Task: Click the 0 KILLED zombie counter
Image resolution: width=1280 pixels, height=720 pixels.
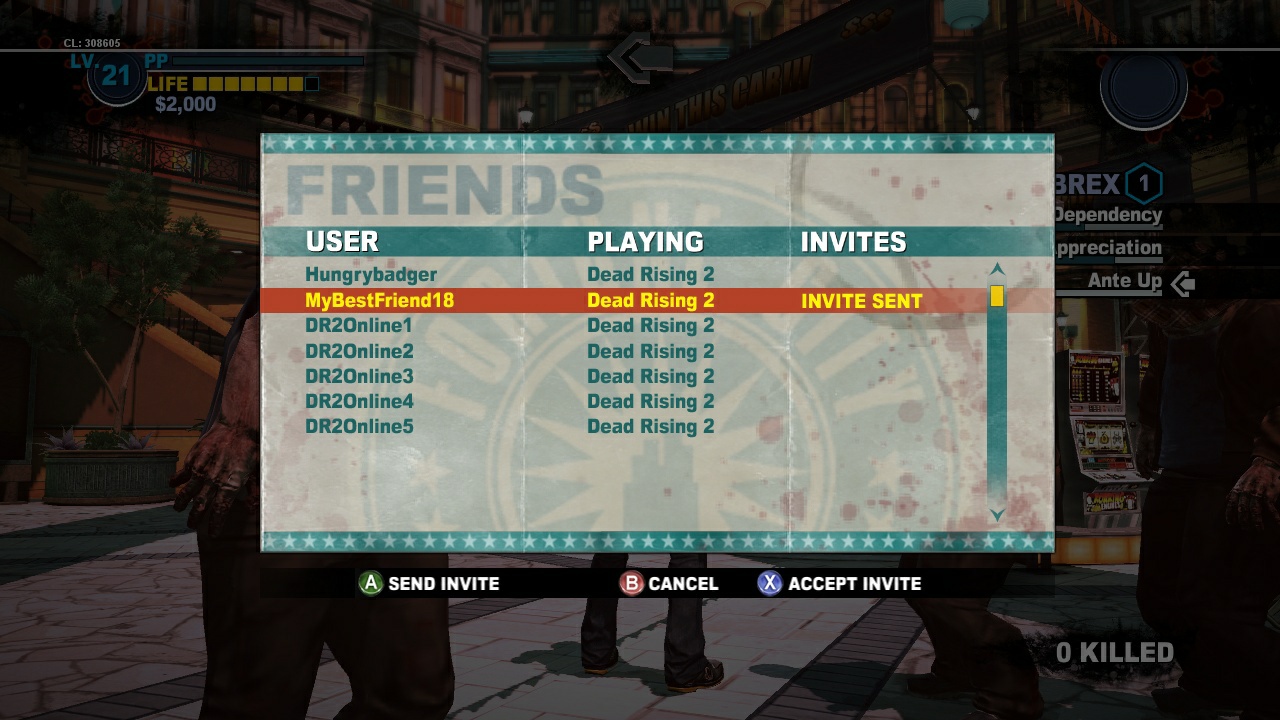Action: 1117,650
